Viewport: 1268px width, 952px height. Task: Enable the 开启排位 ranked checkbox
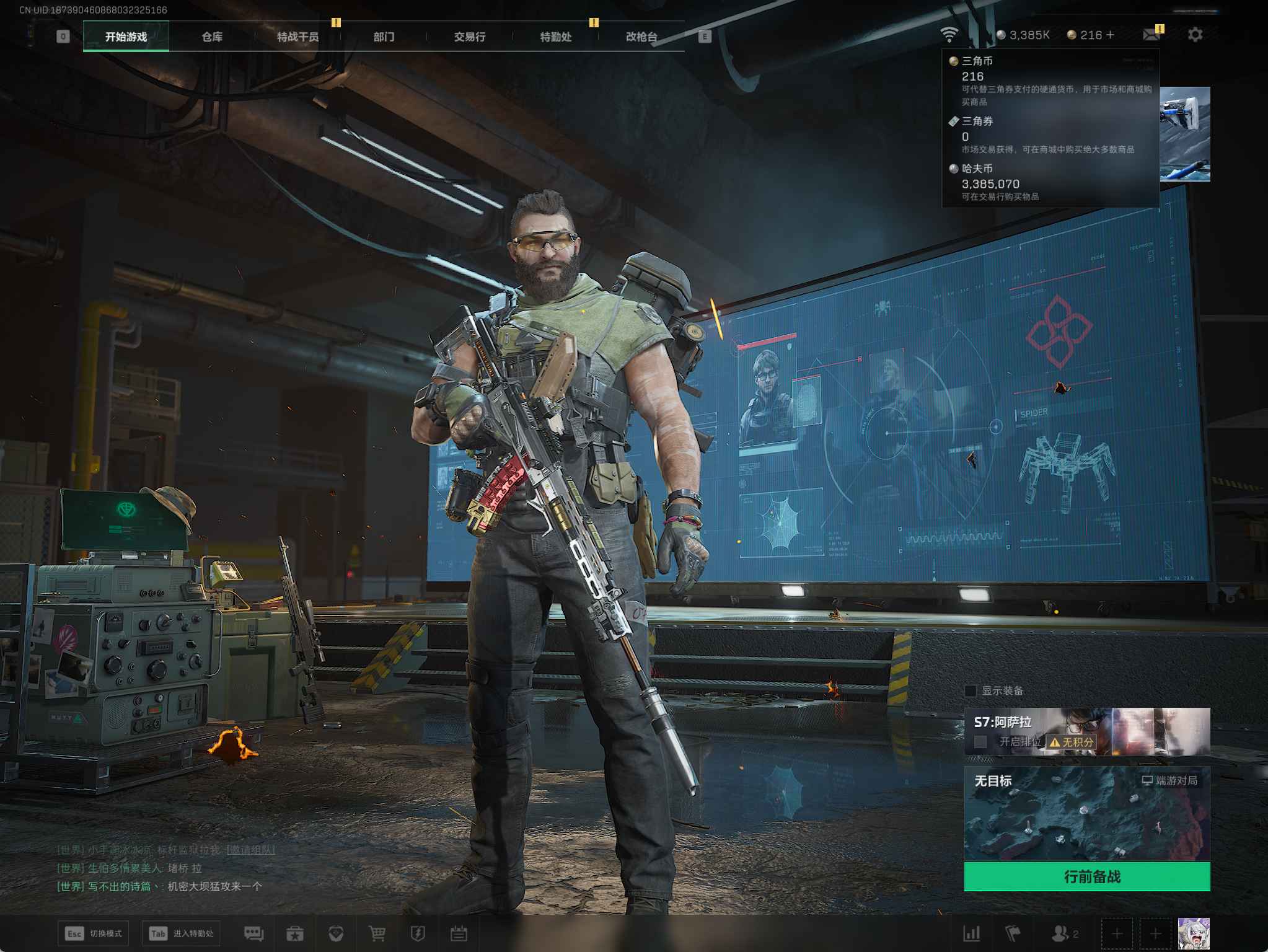(980, 741)
